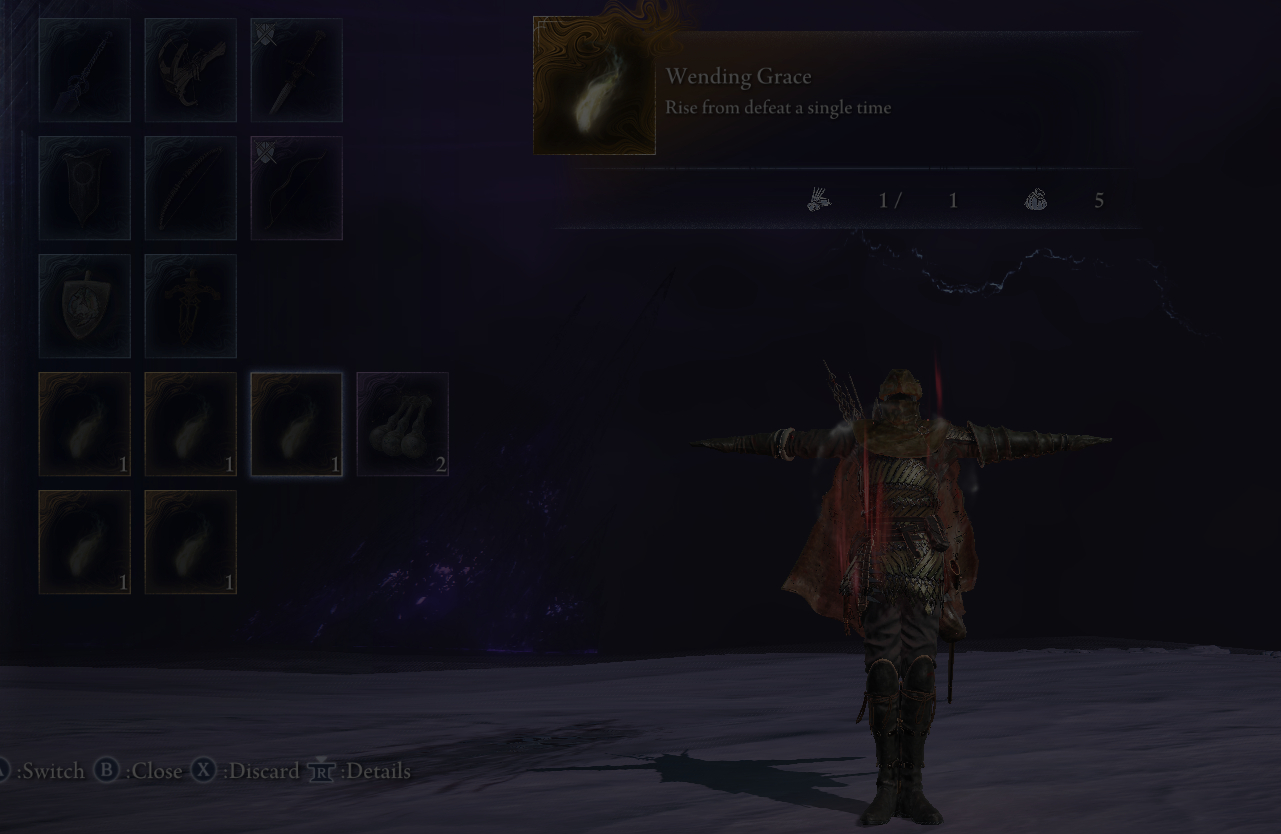The height and width of the screenshot is (834, 1281).
Task: Click the Wending Grace detail thumbnail
Action: point(595,86)
